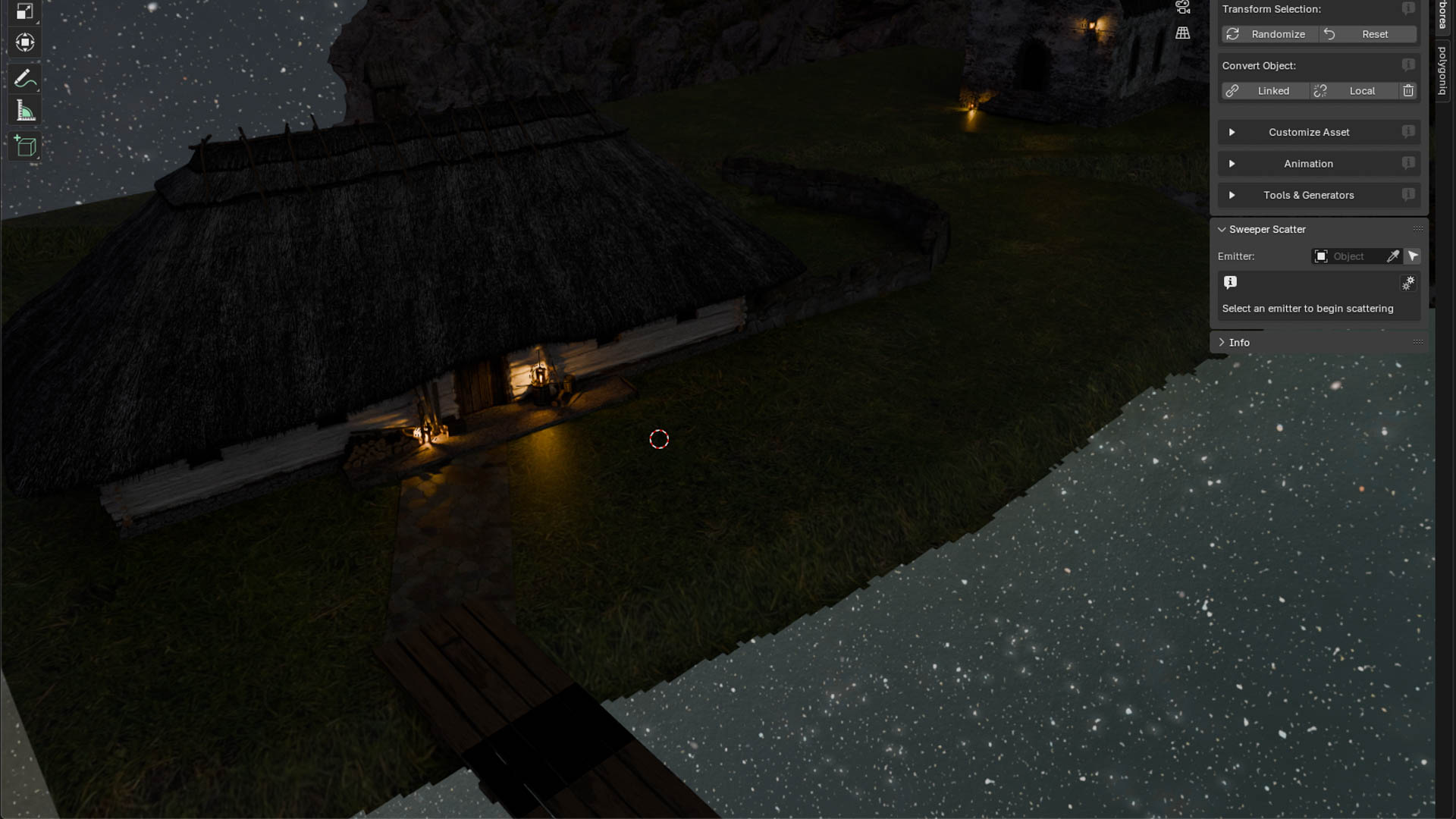
Task: Switch to the polygoniq sidebar tab
Action: 1442,71
